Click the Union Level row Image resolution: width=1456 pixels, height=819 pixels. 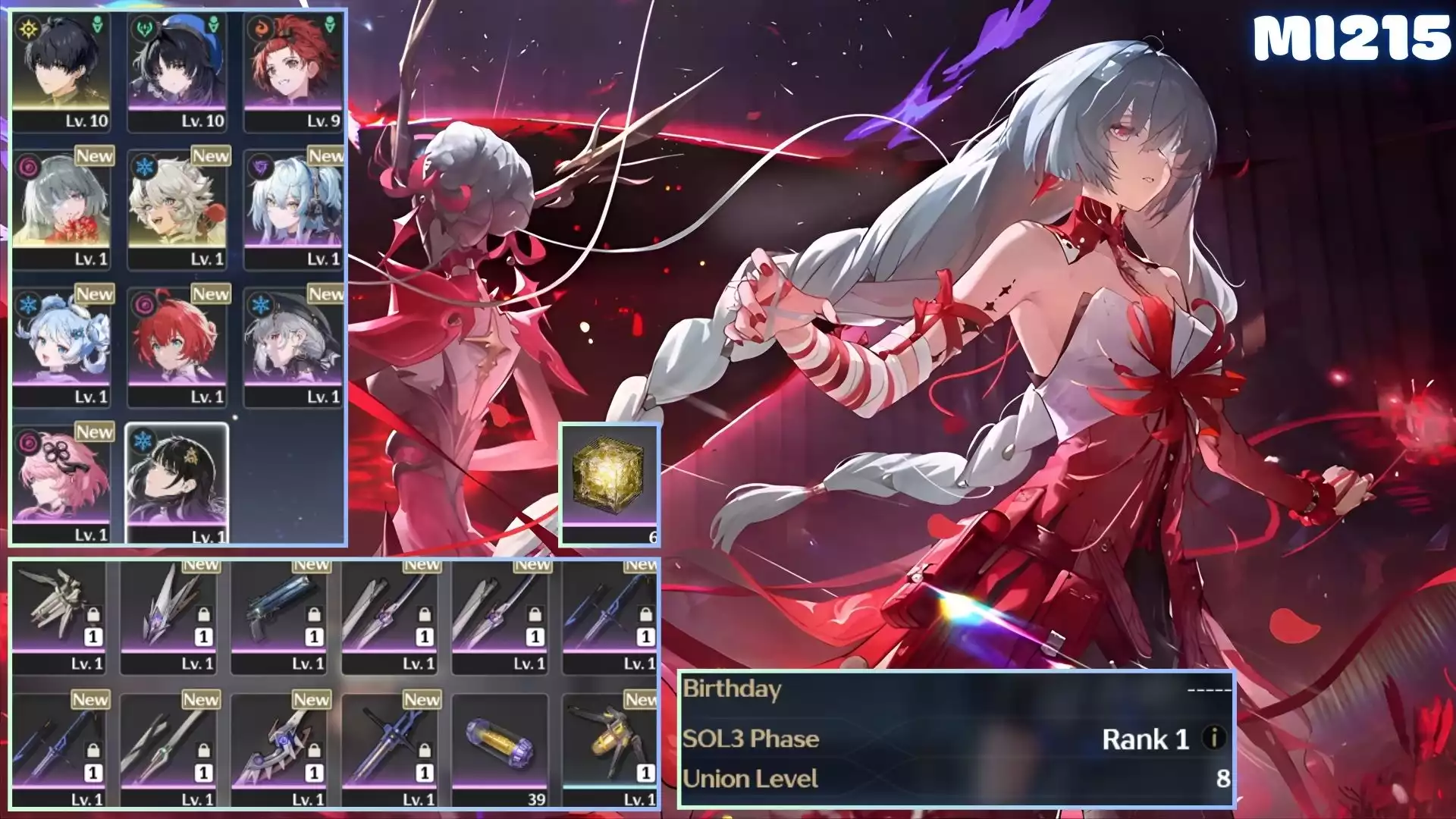point(955,779)
